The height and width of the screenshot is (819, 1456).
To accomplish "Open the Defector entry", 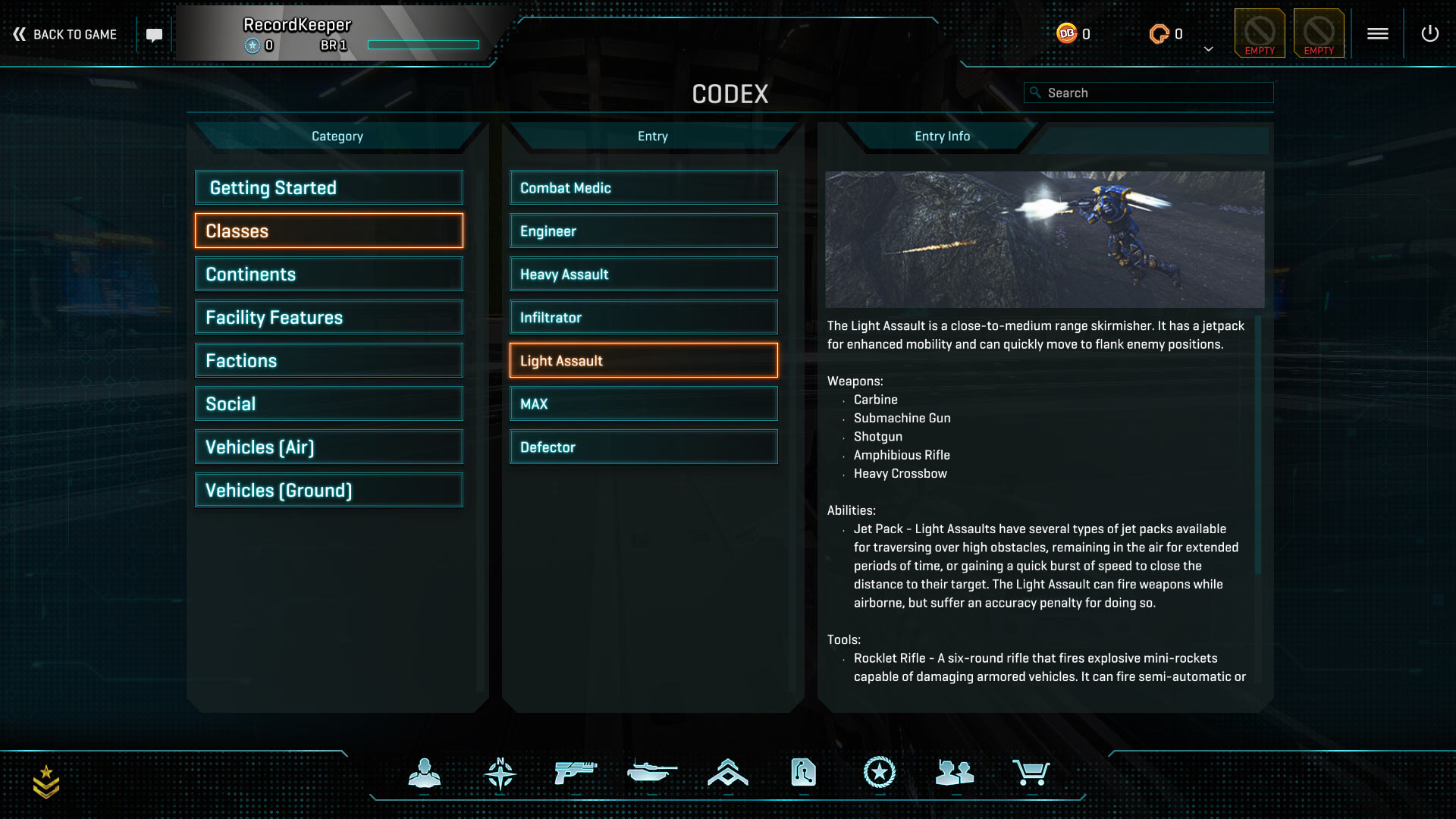I will (643, 447).
